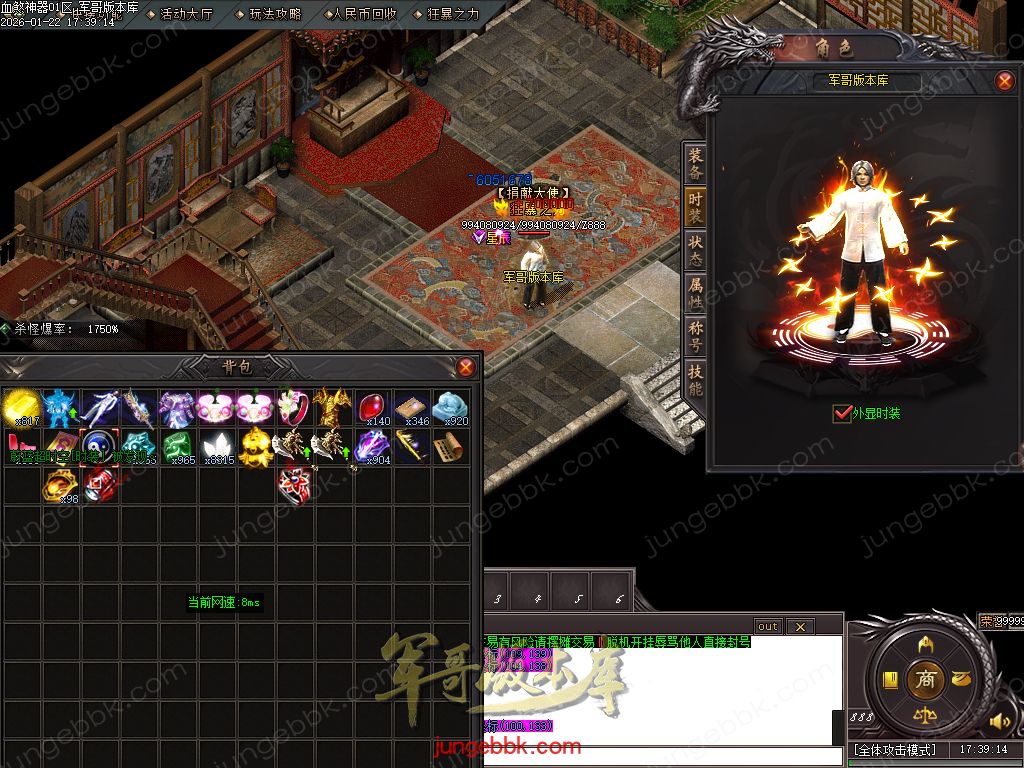The height and width of the screenshot is (768, 1024).
Task: Go to the 技能 skills tab
Action: pos(695,379)
